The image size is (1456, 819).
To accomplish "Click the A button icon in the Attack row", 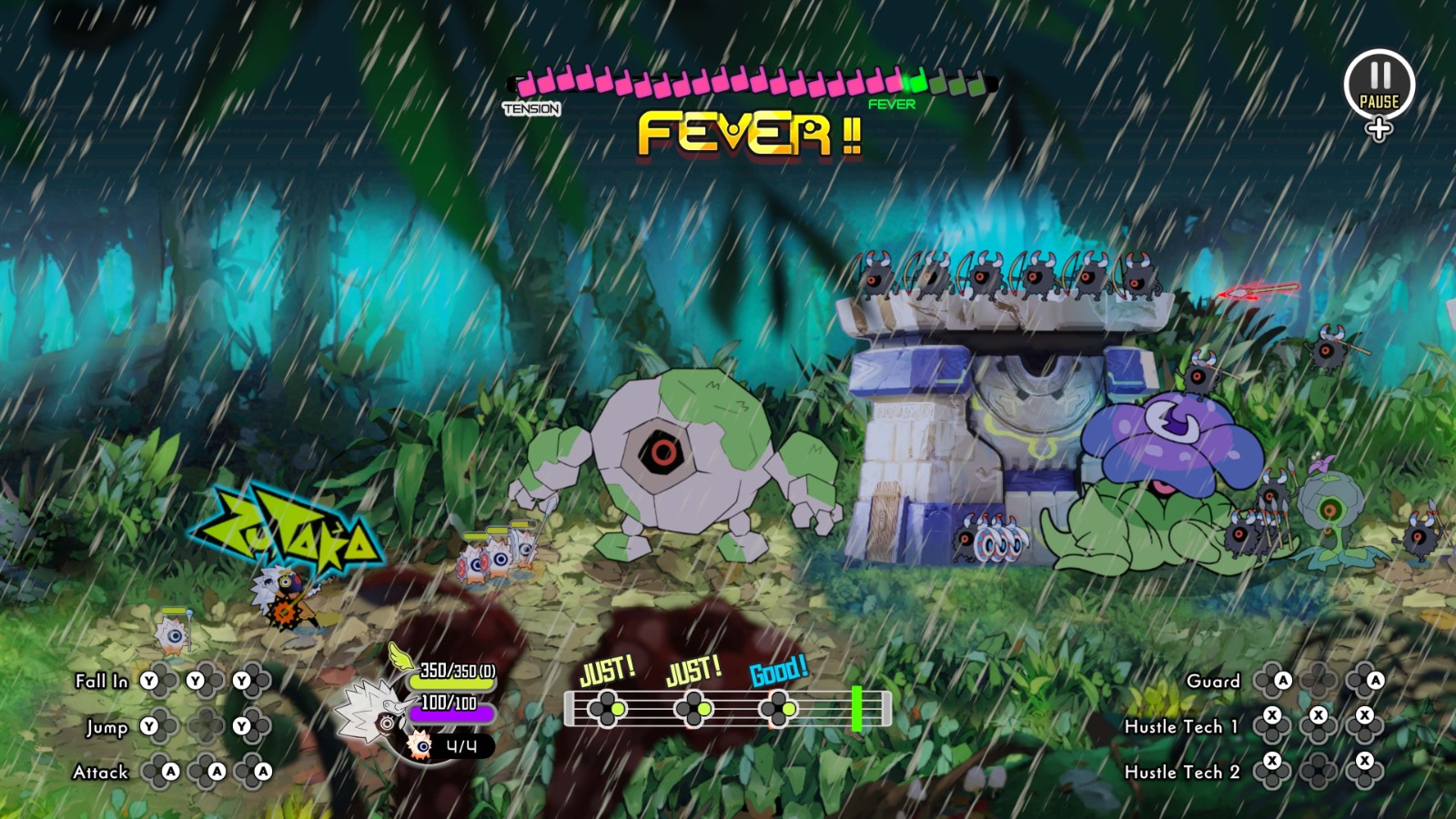I will click(x=170, y=772).
